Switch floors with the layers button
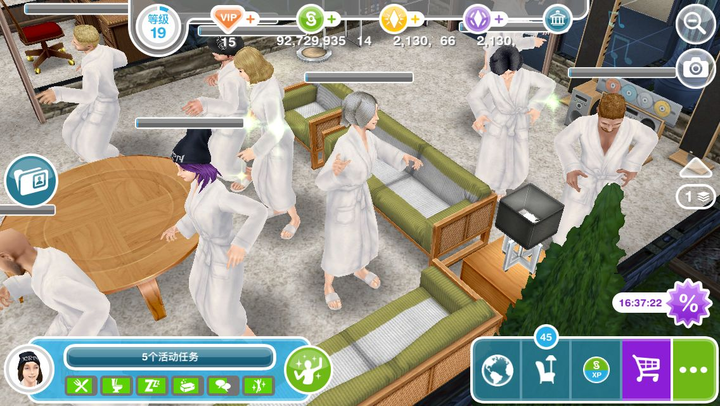 (696, 196)
